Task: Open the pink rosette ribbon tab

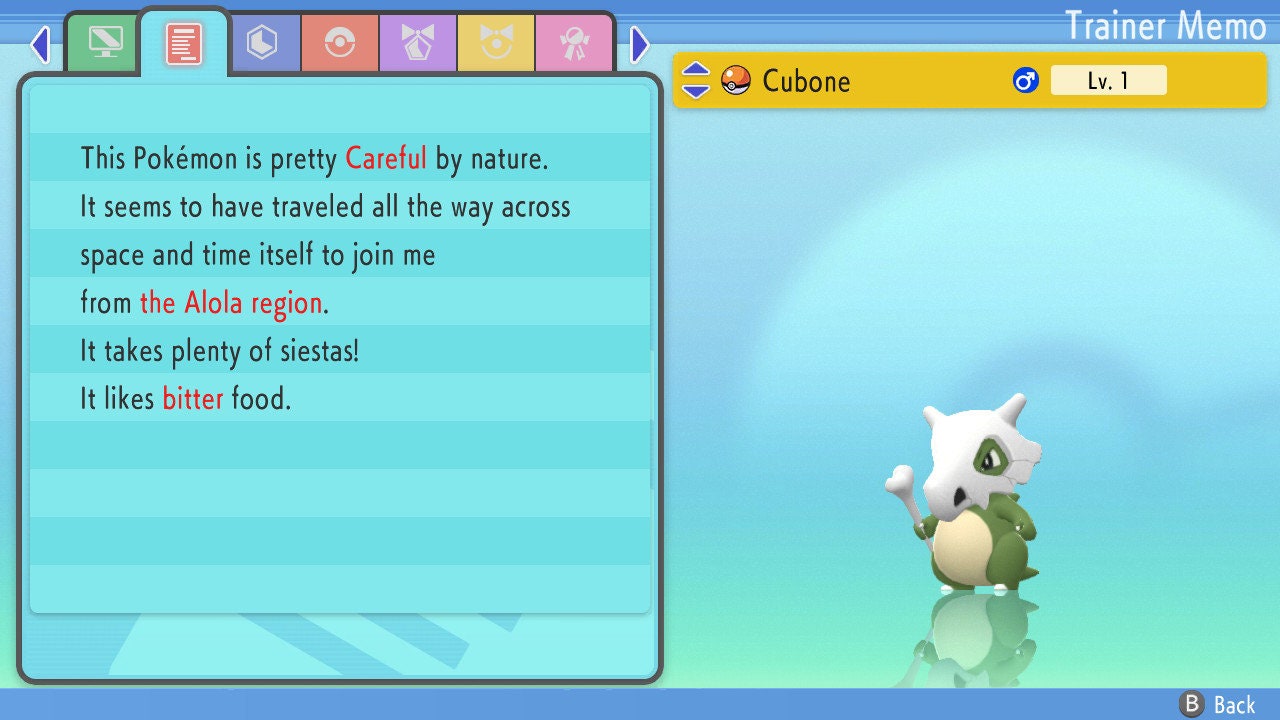Action: click(x=574, y=43)
